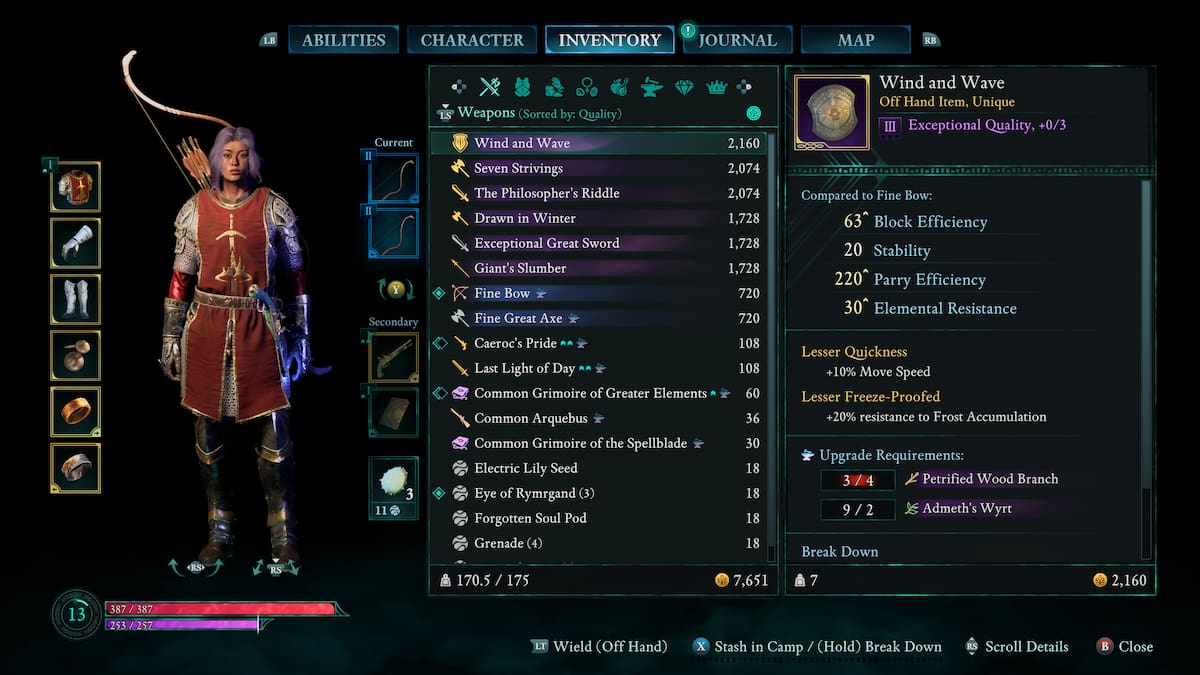Choose the Last Light of Day entry
The image size is (1200, 675).
(x=523, y=368)
